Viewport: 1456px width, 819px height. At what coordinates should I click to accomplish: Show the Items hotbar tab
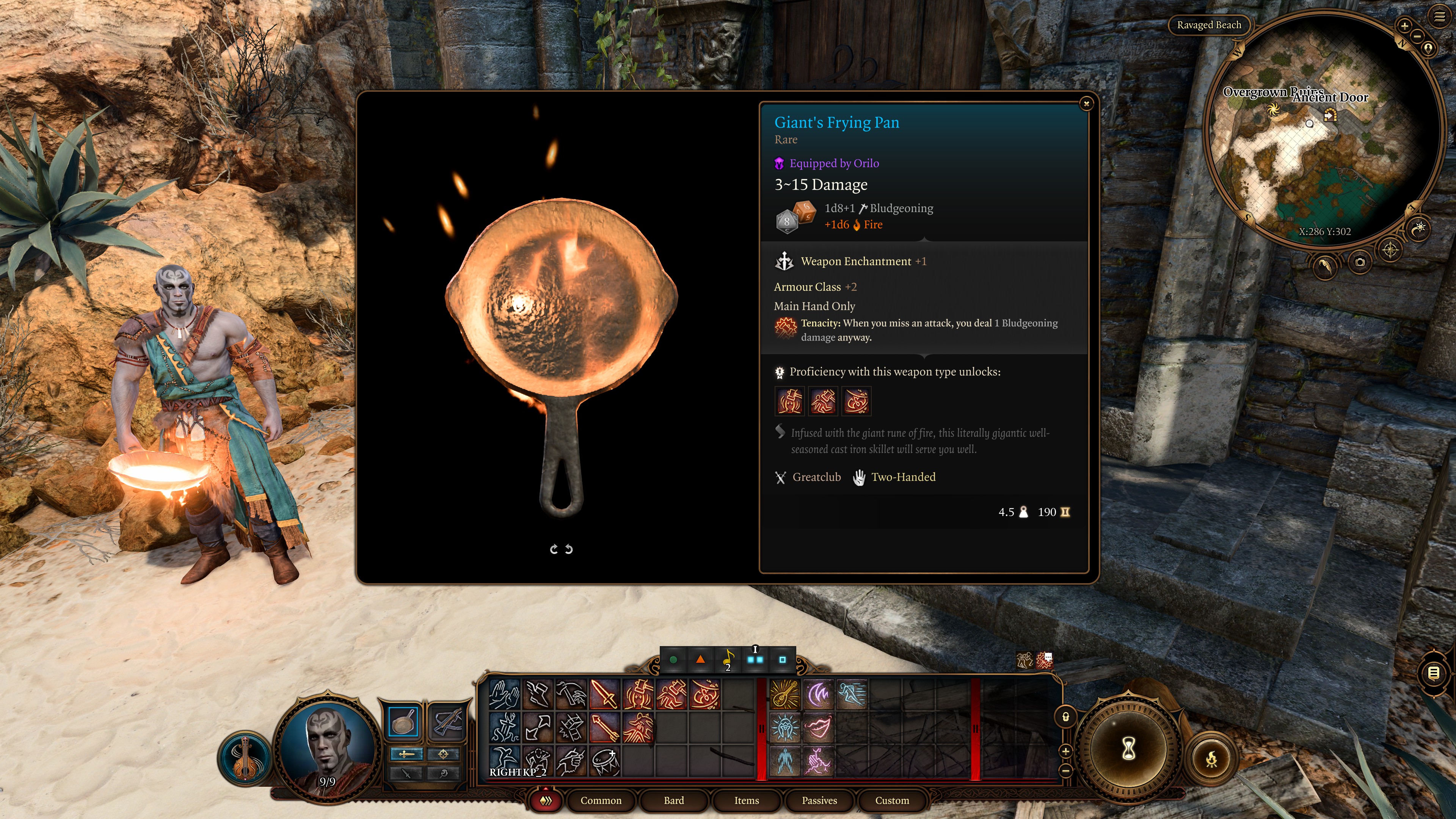pos(746,800)
